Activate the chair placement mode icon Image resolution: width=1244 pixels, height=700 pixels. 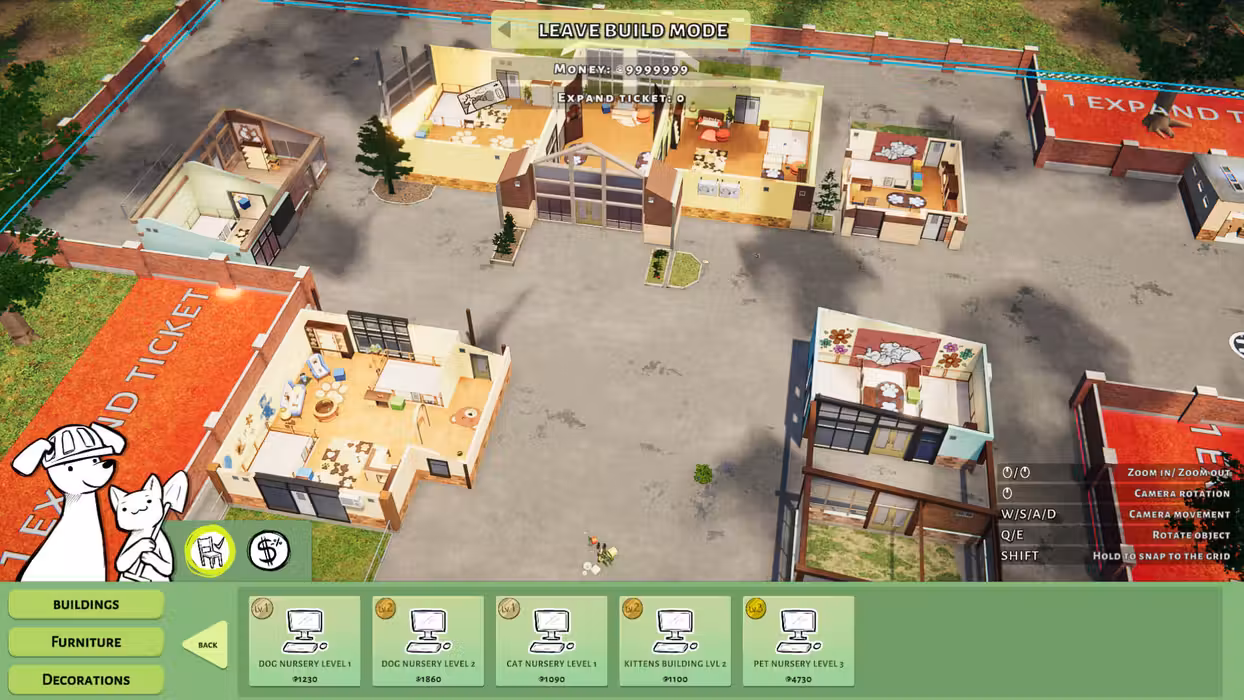(x=210, y=551)
